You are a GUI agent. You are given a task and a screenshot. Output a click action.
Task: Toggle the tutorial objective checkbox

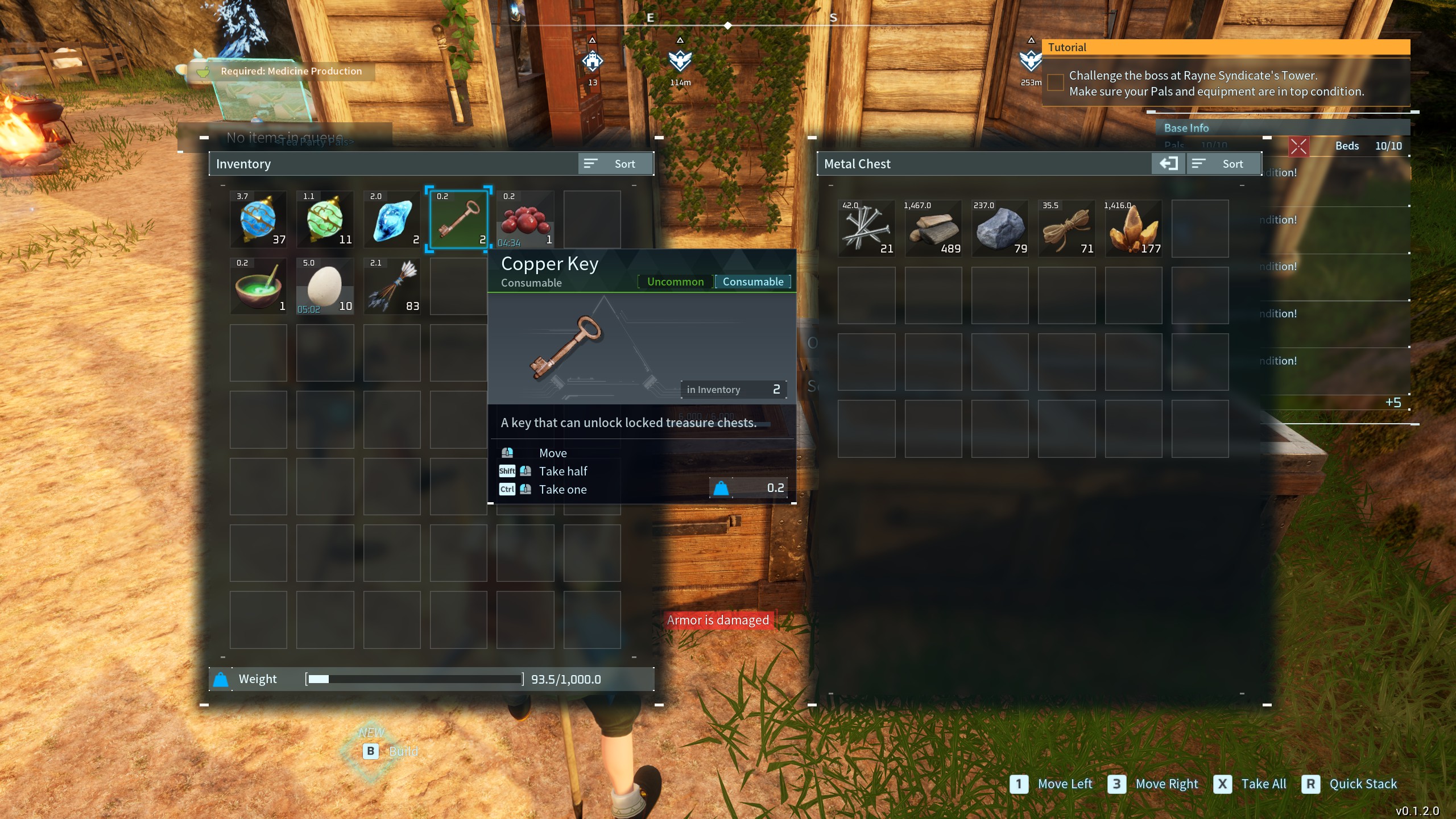(1056, 83)
